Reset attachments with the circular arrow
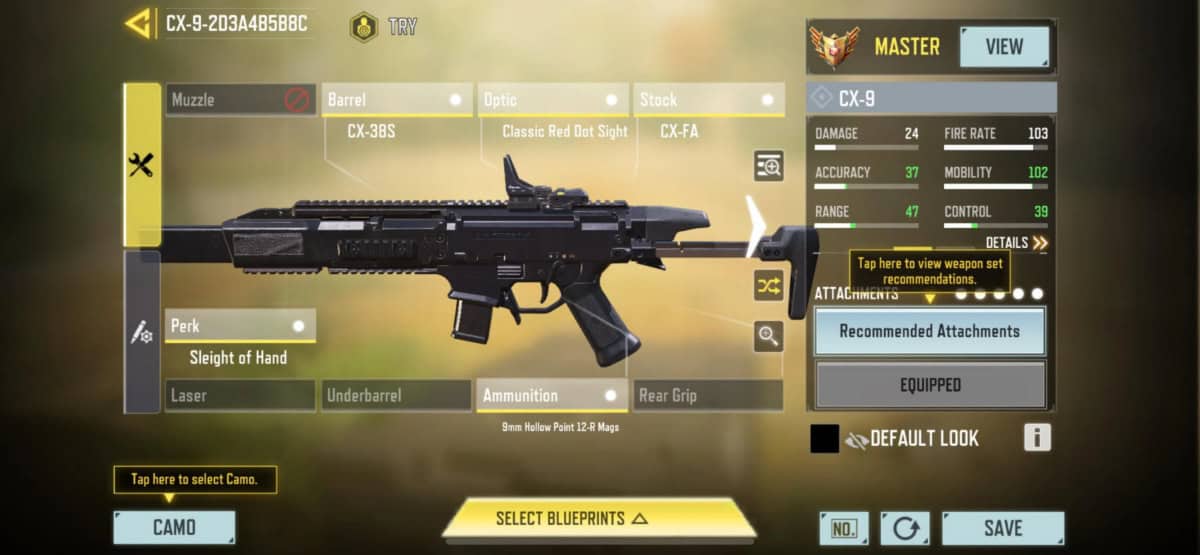 pyautogui.click(x=904, y=528)
